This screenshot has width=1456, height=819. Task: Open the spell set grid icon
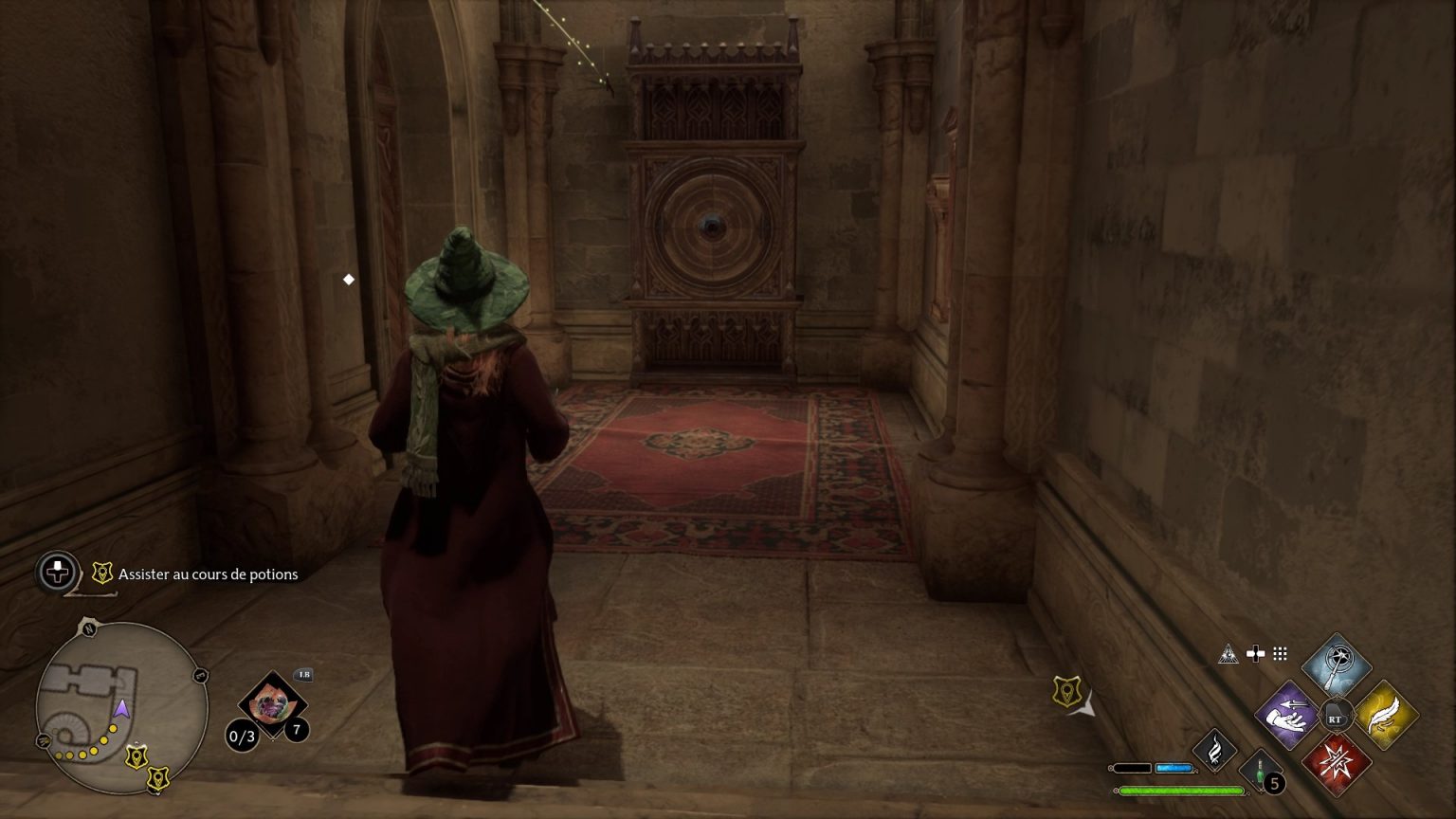[x=1280, y=654]
